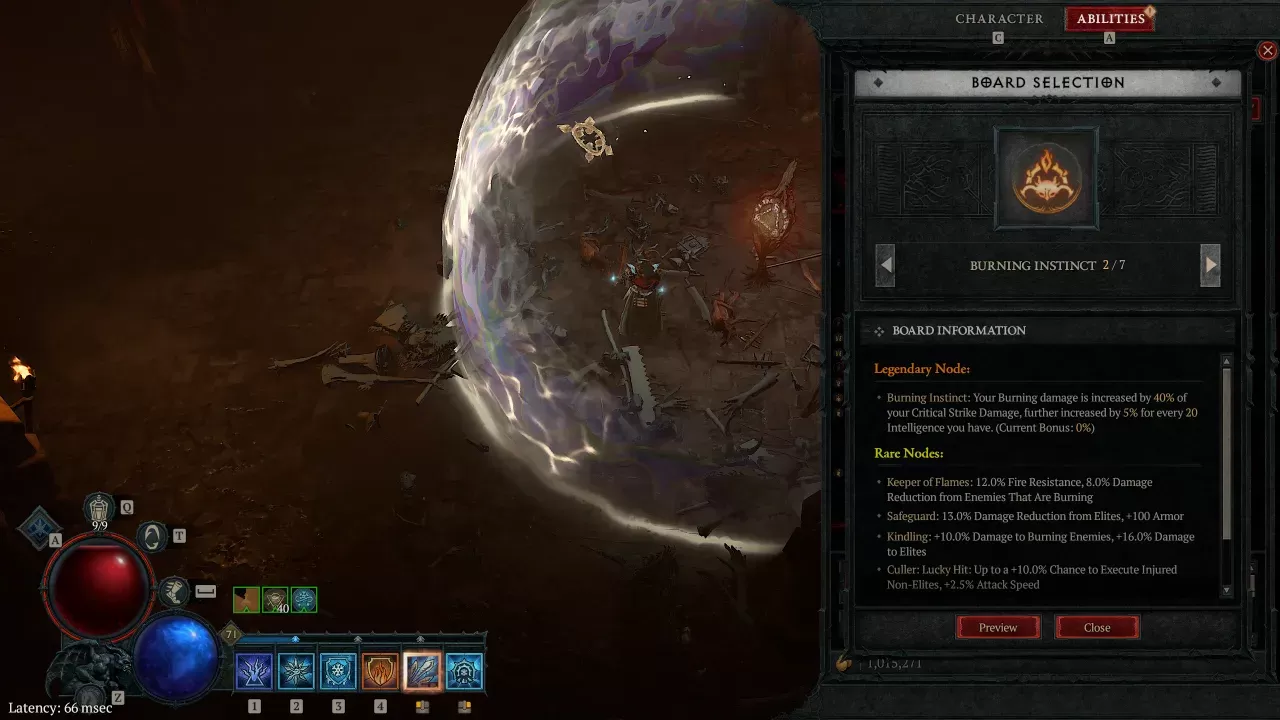Select the skill in hotbar slot 1
This screenshot has width=1280, height=720.
coord(254,670)
